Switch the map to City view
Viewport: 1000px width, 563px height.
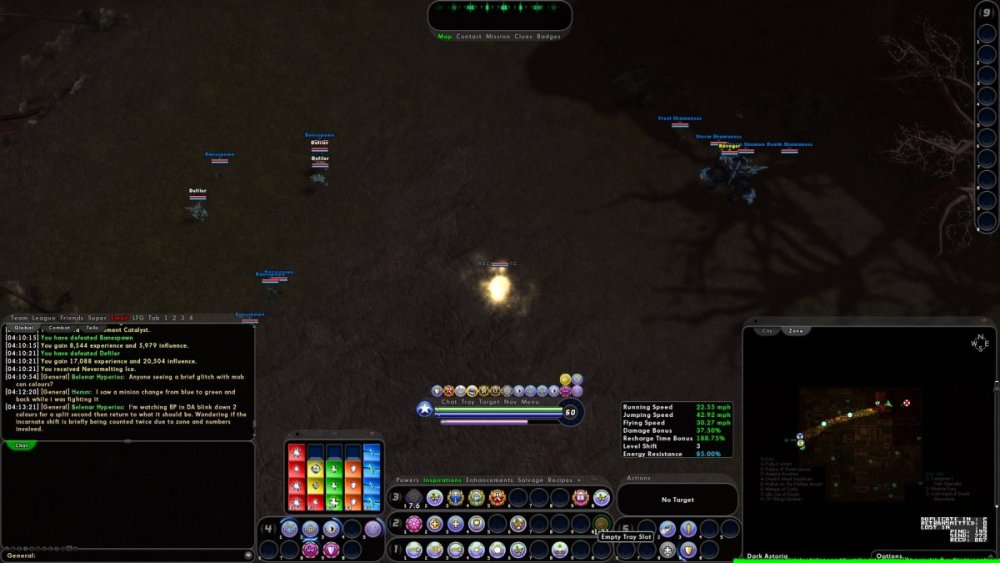[x=768, y=330]
